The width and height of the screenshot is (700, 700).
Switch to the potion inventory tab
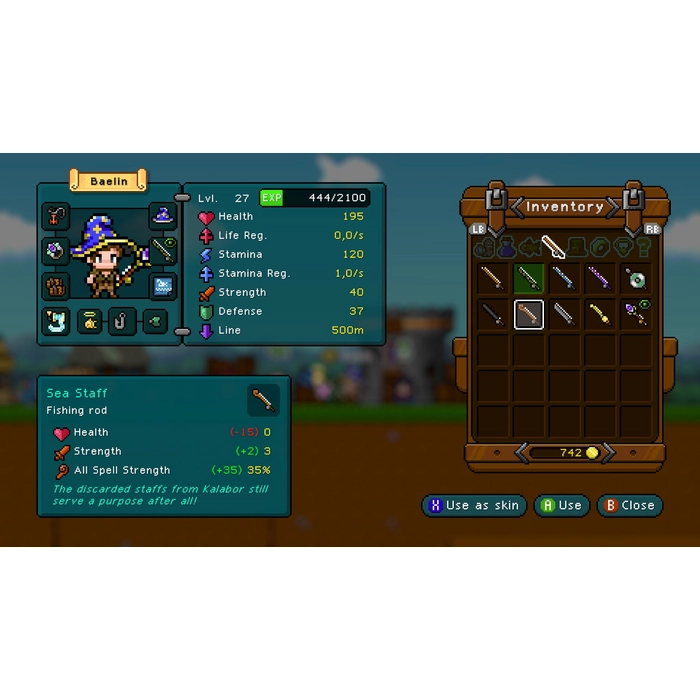click(x=506, y=246)
